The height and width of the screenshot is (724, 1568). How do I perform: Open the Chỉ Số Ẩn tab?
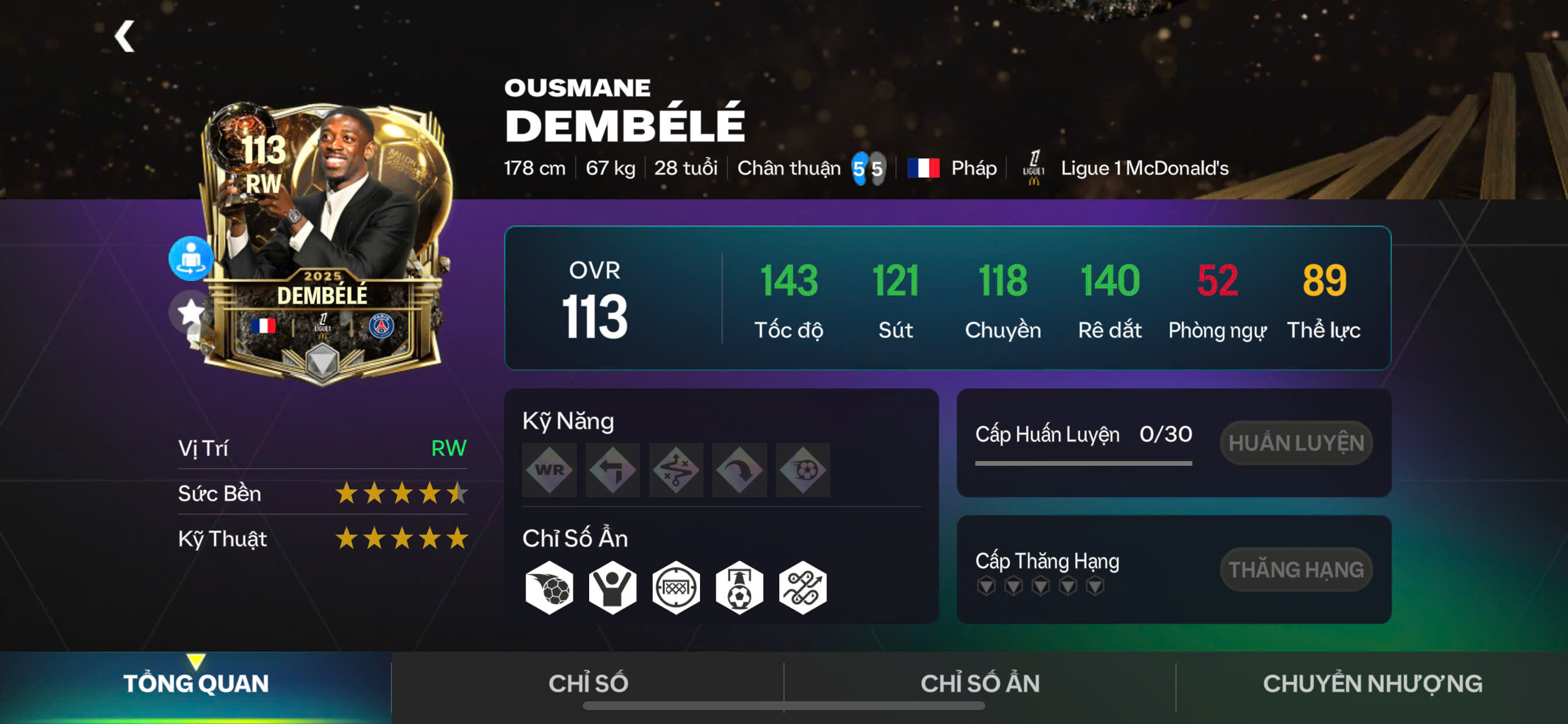point(979,683)
